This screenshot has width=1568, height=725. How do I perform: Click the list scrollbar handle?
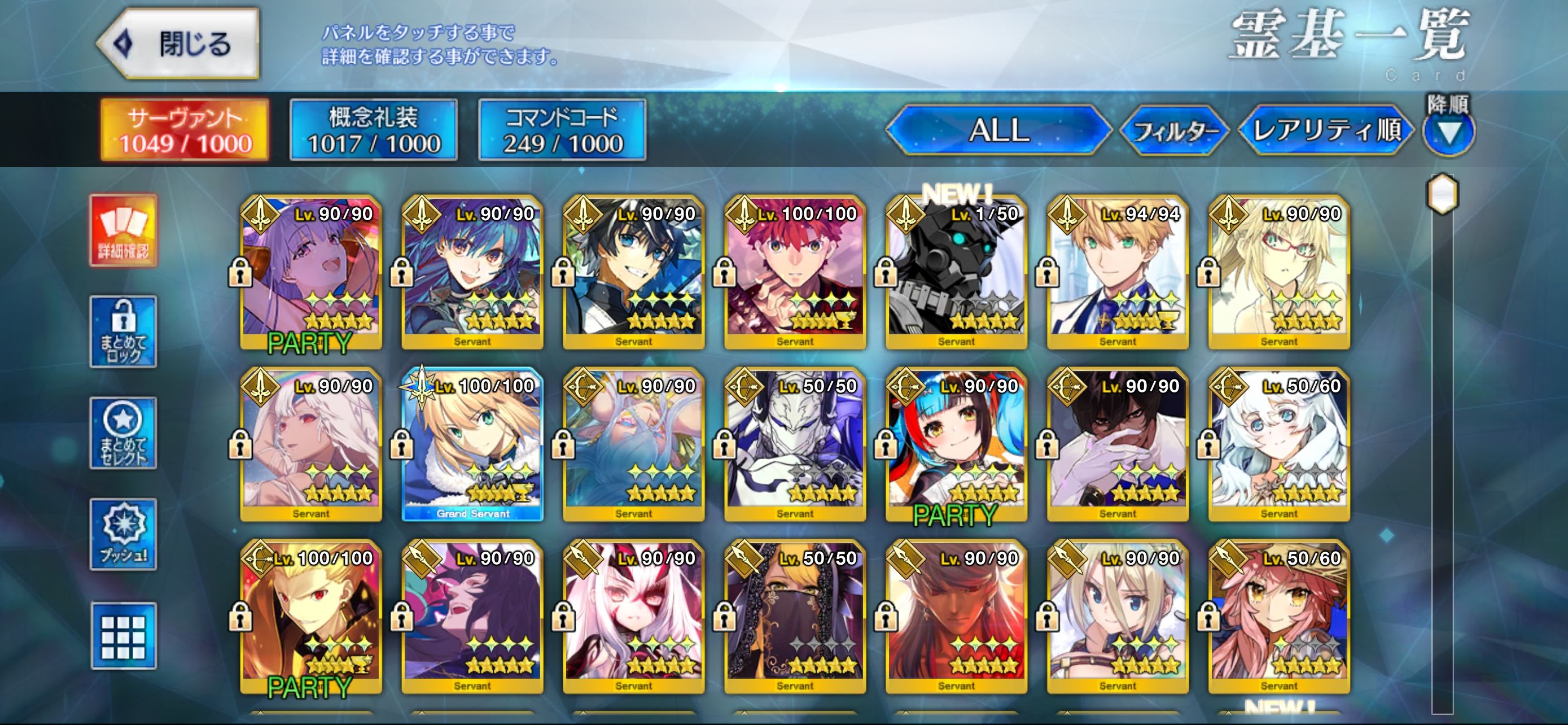(1443, 194)
